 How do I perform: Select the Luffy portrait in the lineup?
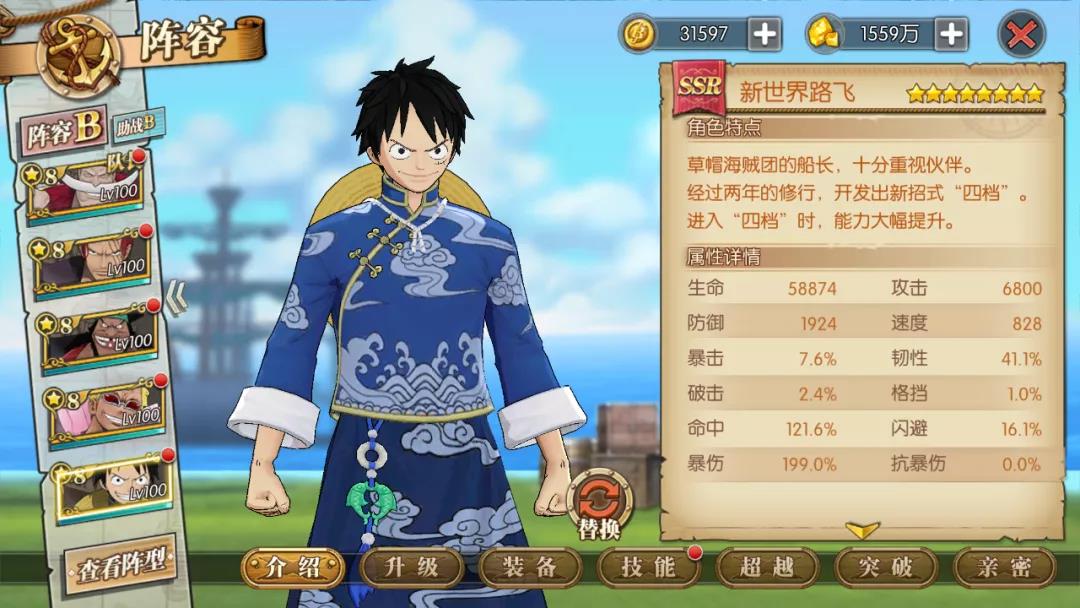point(110,487)
